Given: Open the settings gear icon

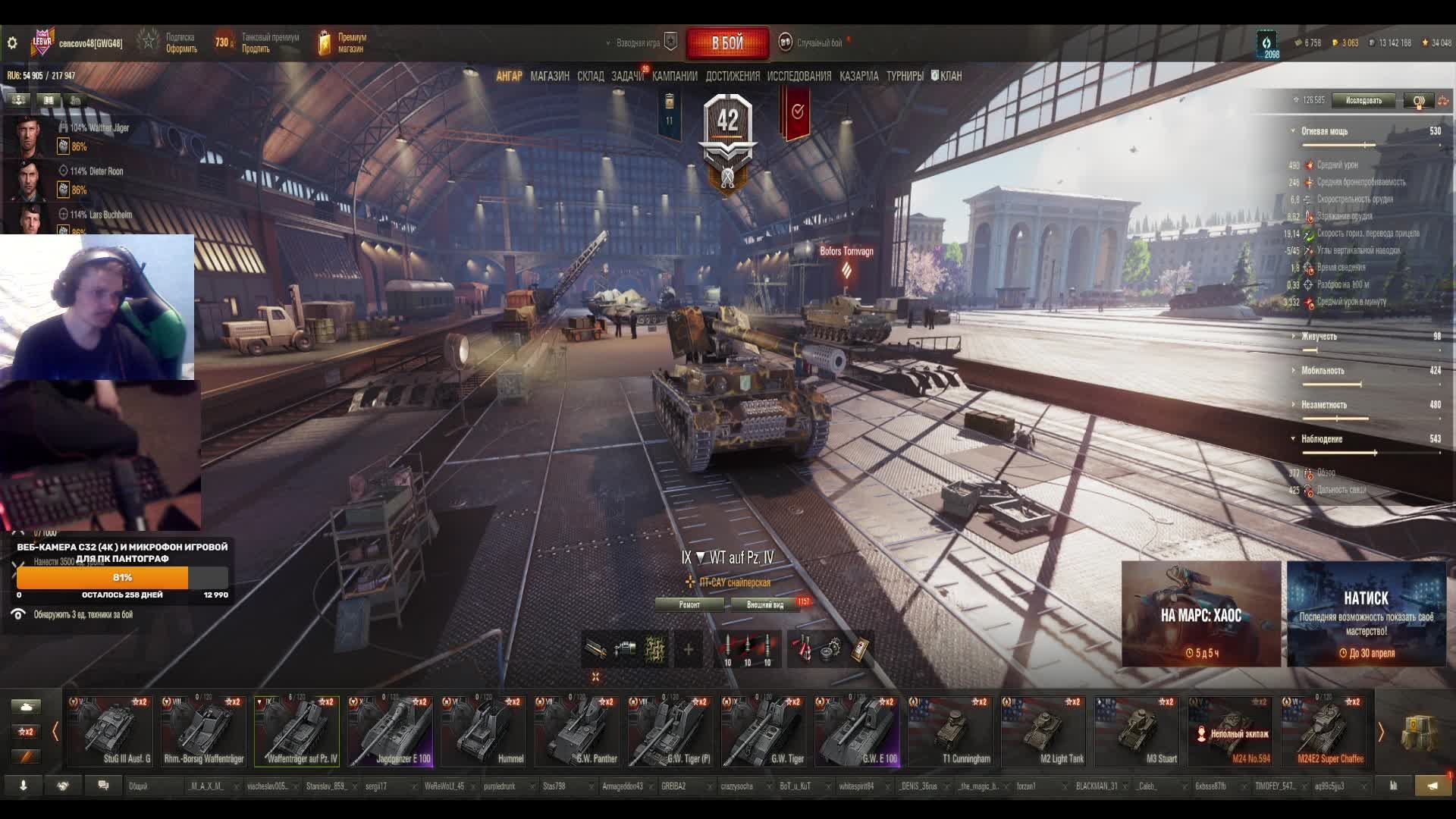Looking at the screenshot, I should pos(12,43).
